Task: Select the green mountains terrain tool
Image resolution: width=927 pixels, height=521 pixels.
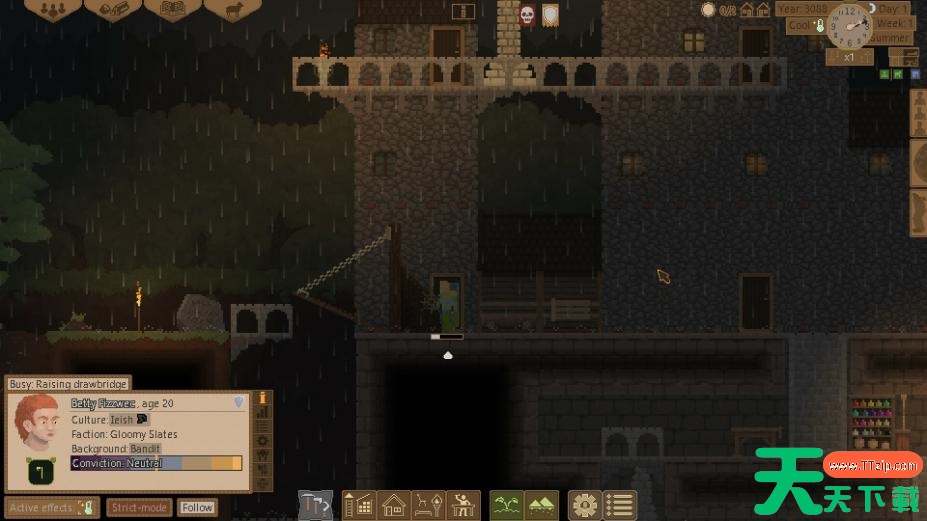Action: 542,504
